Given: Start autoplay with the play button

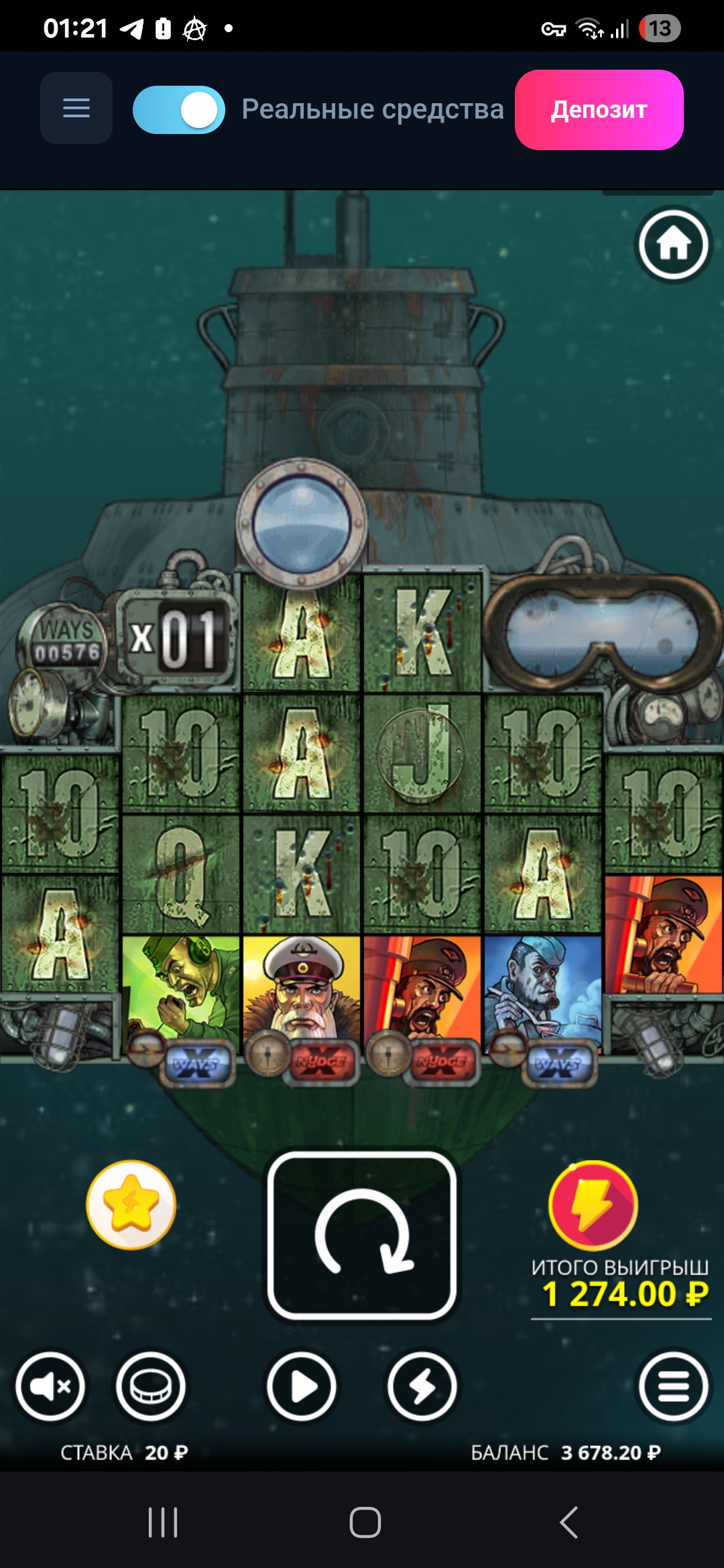Looking at the screenshot, I should click(302, 1386).
